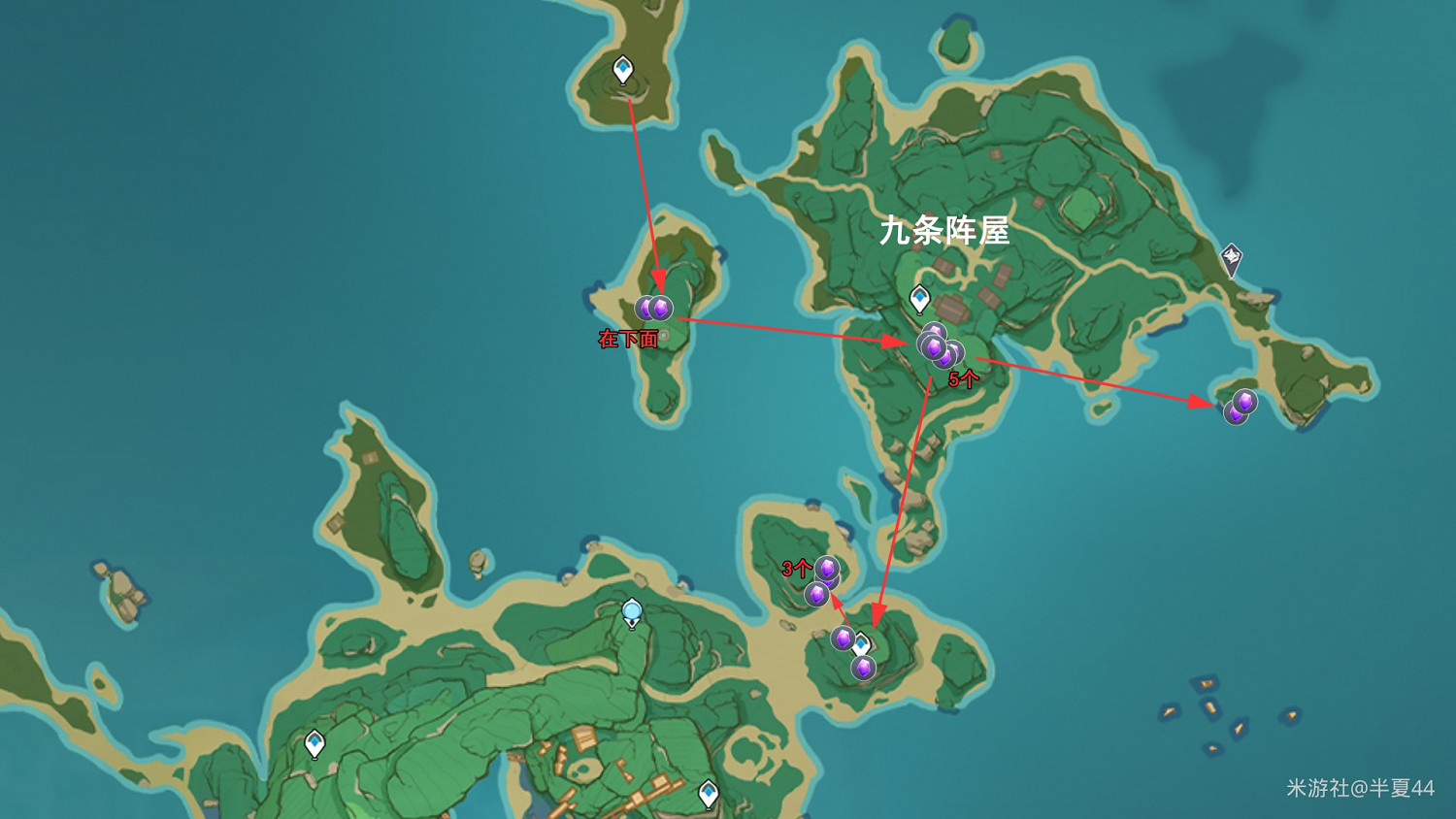Click the lower amethyst on the far-east islet
1456x819 pixels.
(1234, 414)
